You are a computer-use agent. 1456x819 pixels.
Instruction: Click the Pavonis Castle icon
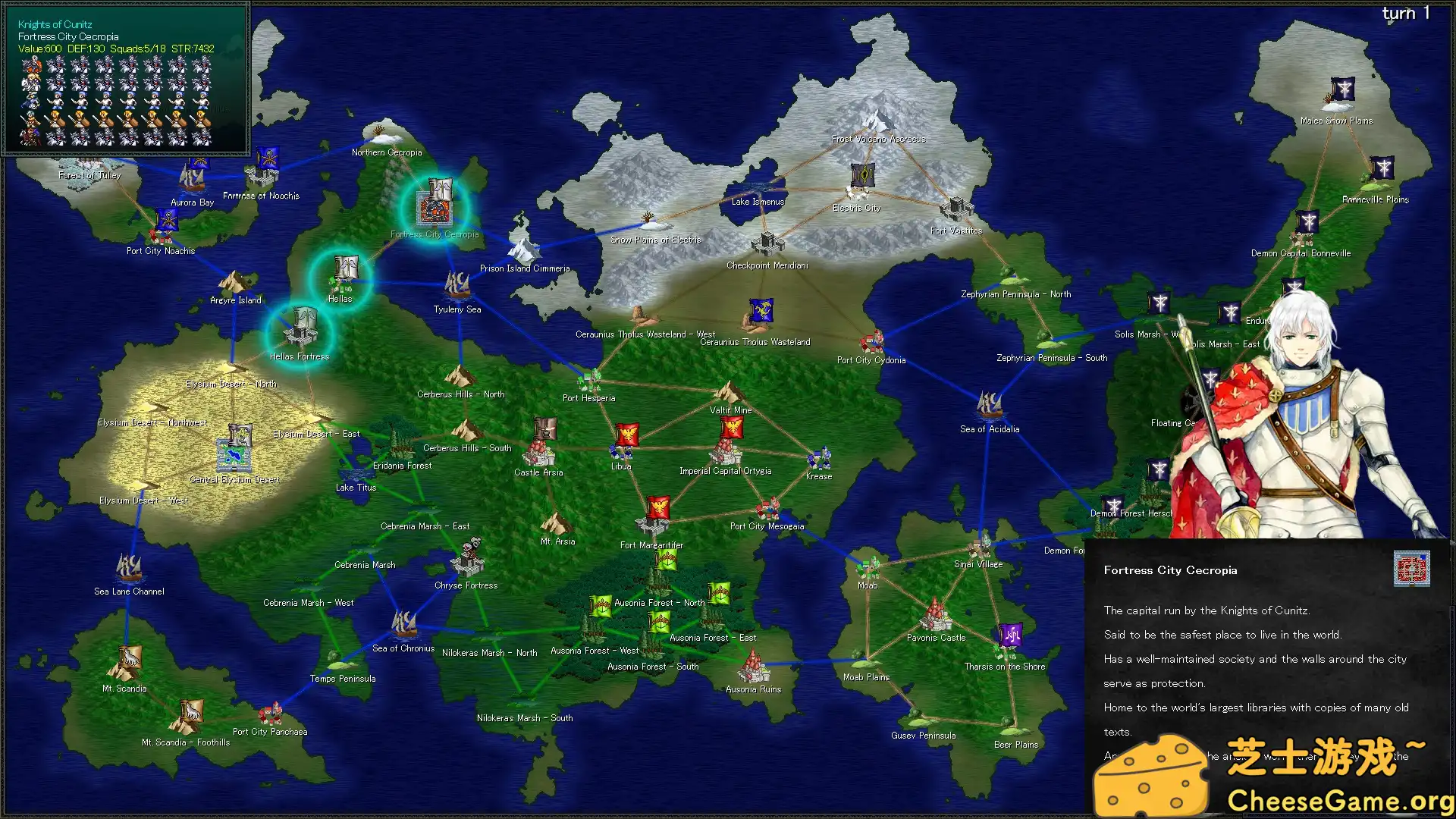(935, 616)
